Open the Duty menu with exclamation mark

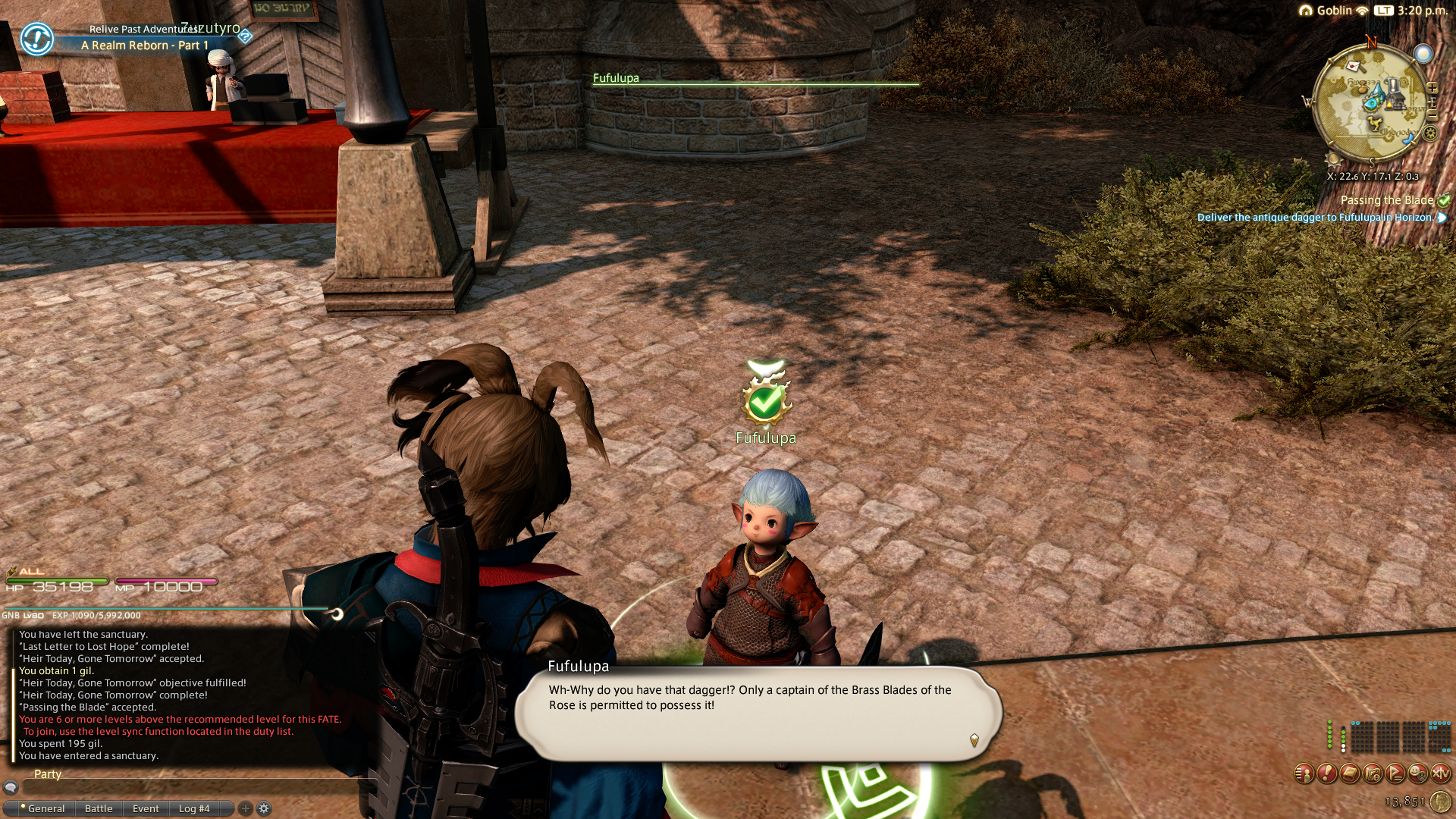[1326, 773]
